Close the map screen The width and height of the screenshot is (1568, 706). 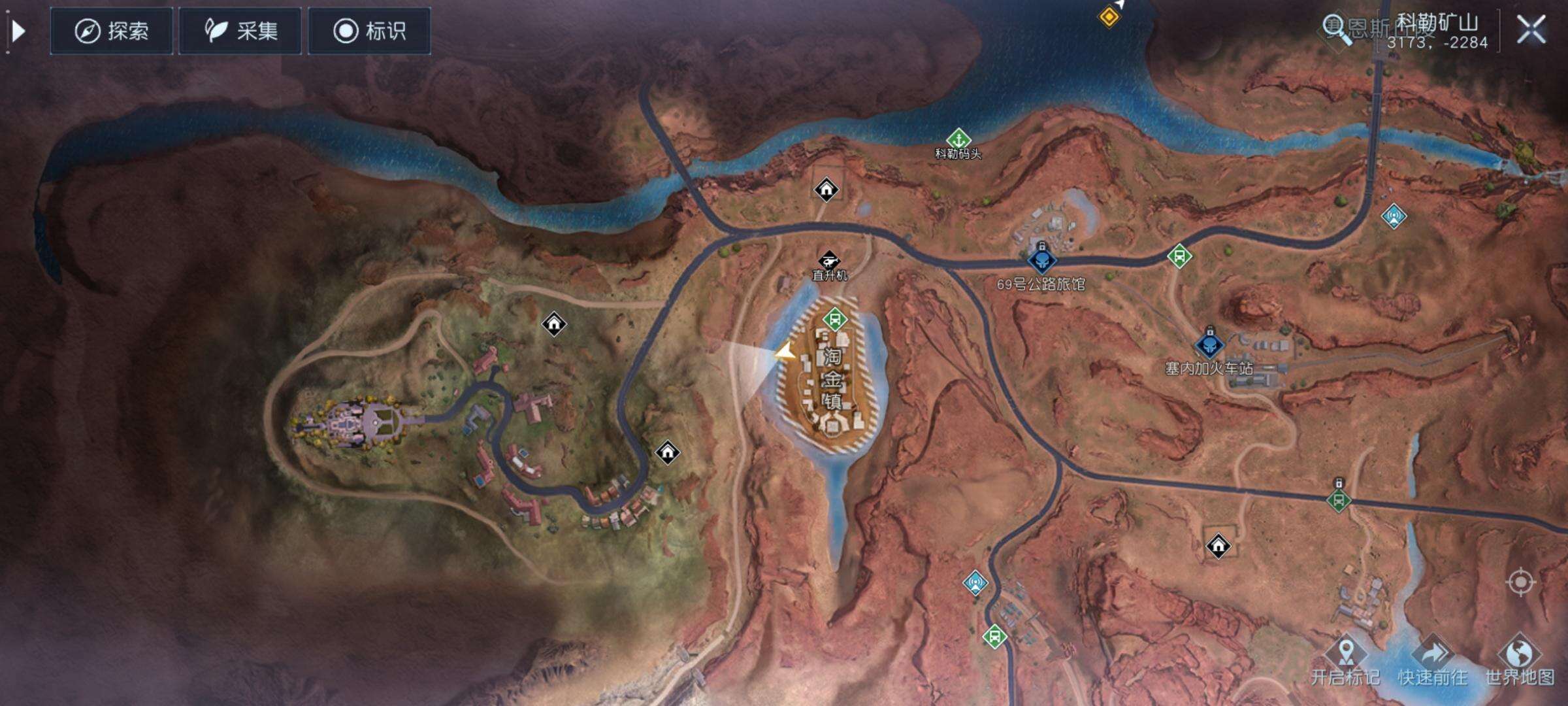tap(1531, 30)
